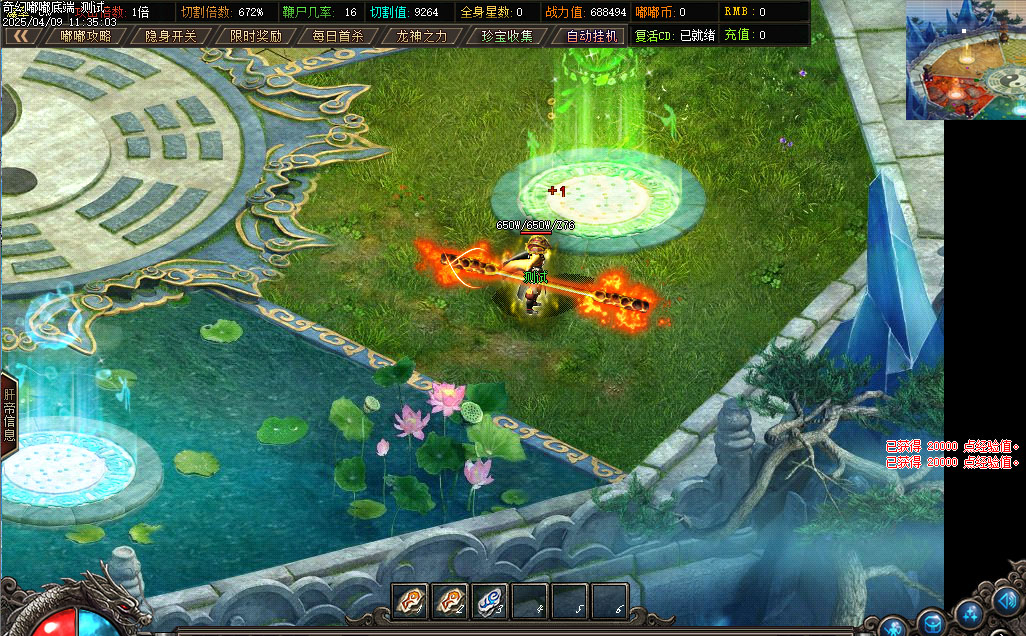Viewport: 1026px width, 636px height.
Task: Show the 每日首杀 daily first kill
Action: pyautogui.click(x=337, y=36)
